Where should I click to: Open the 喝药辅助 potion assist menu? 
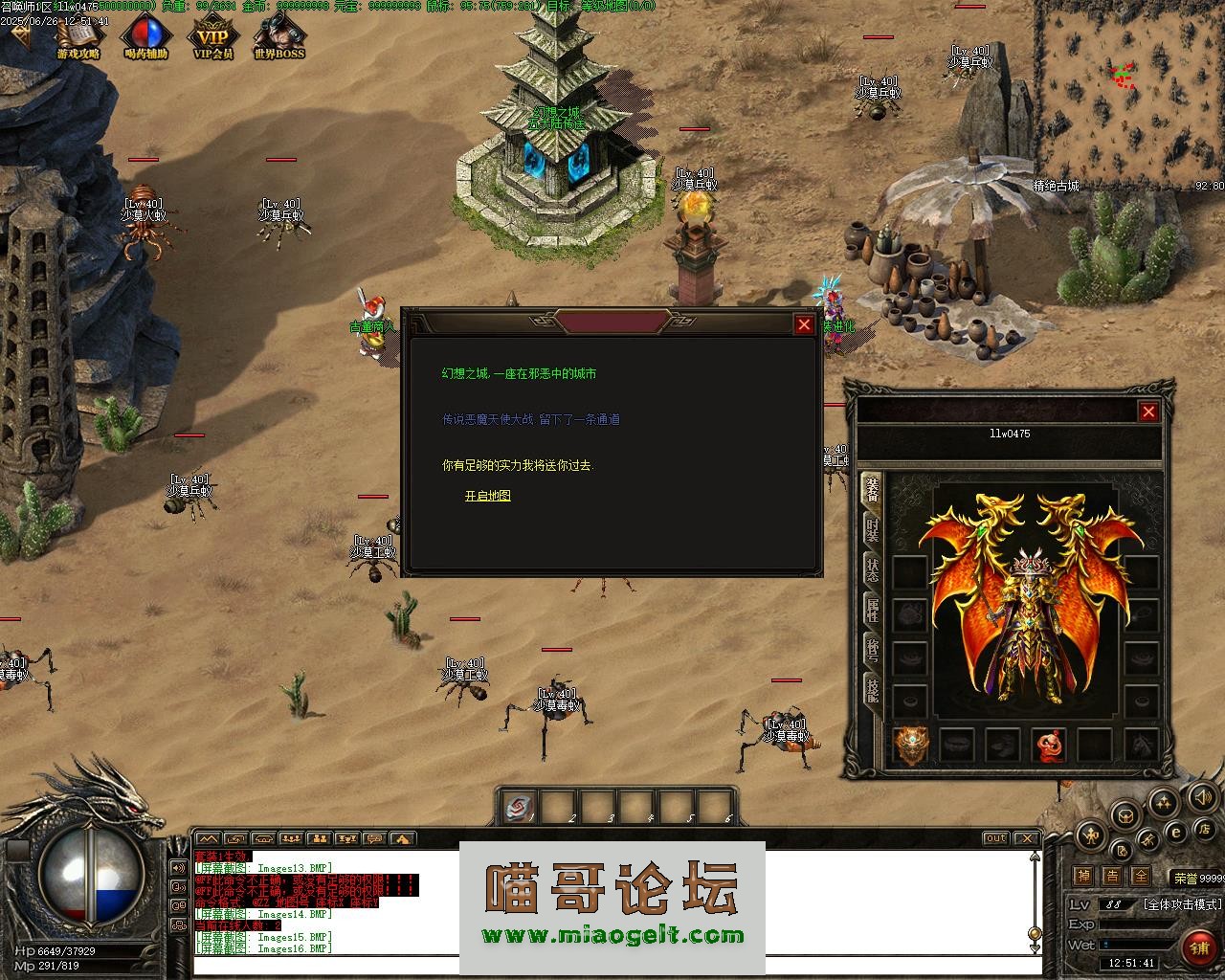[145, 38]
